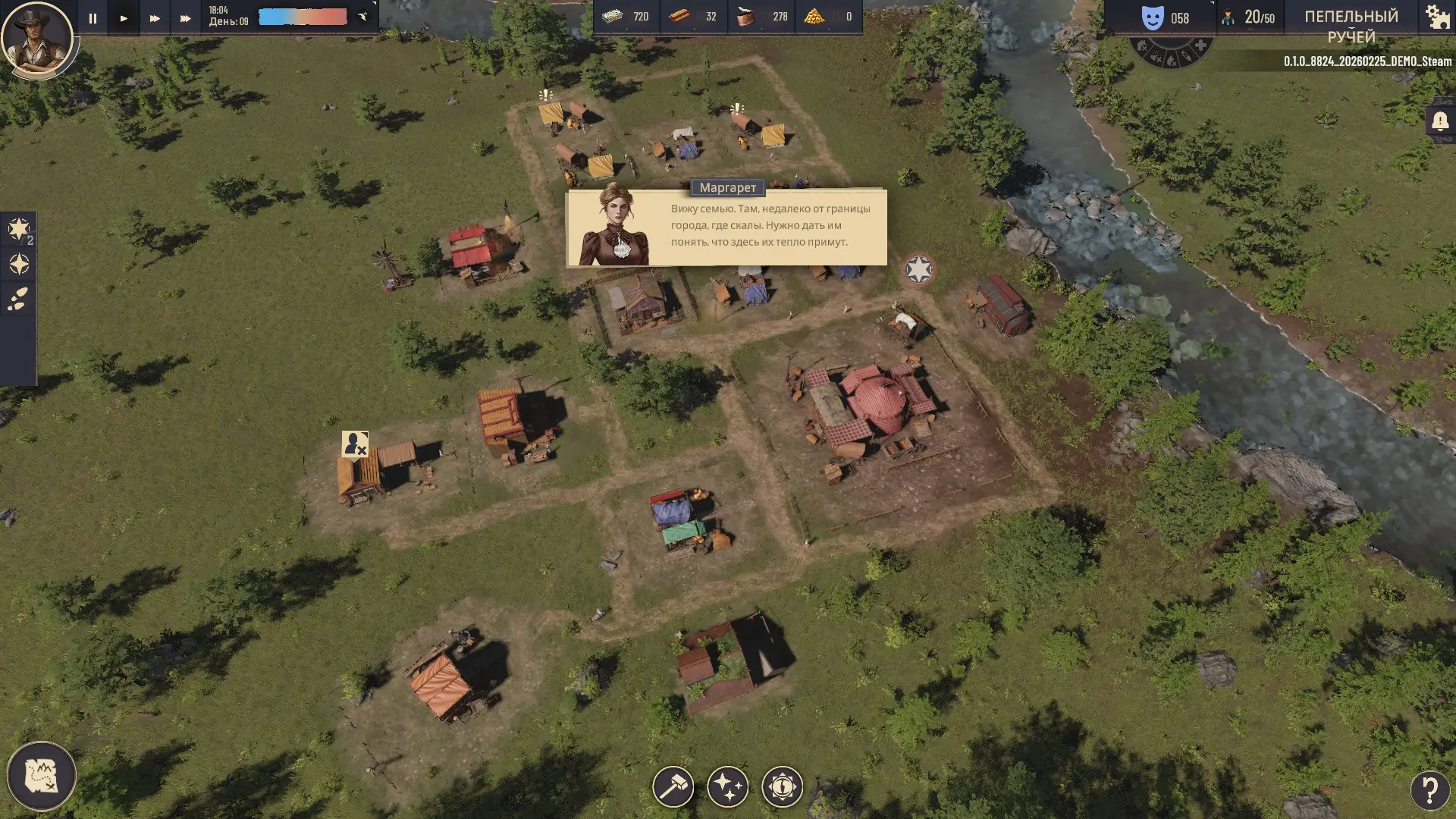Switch to double fast-forward speed
This screenshot has width=1456, height=819.
tap(155, 18)
